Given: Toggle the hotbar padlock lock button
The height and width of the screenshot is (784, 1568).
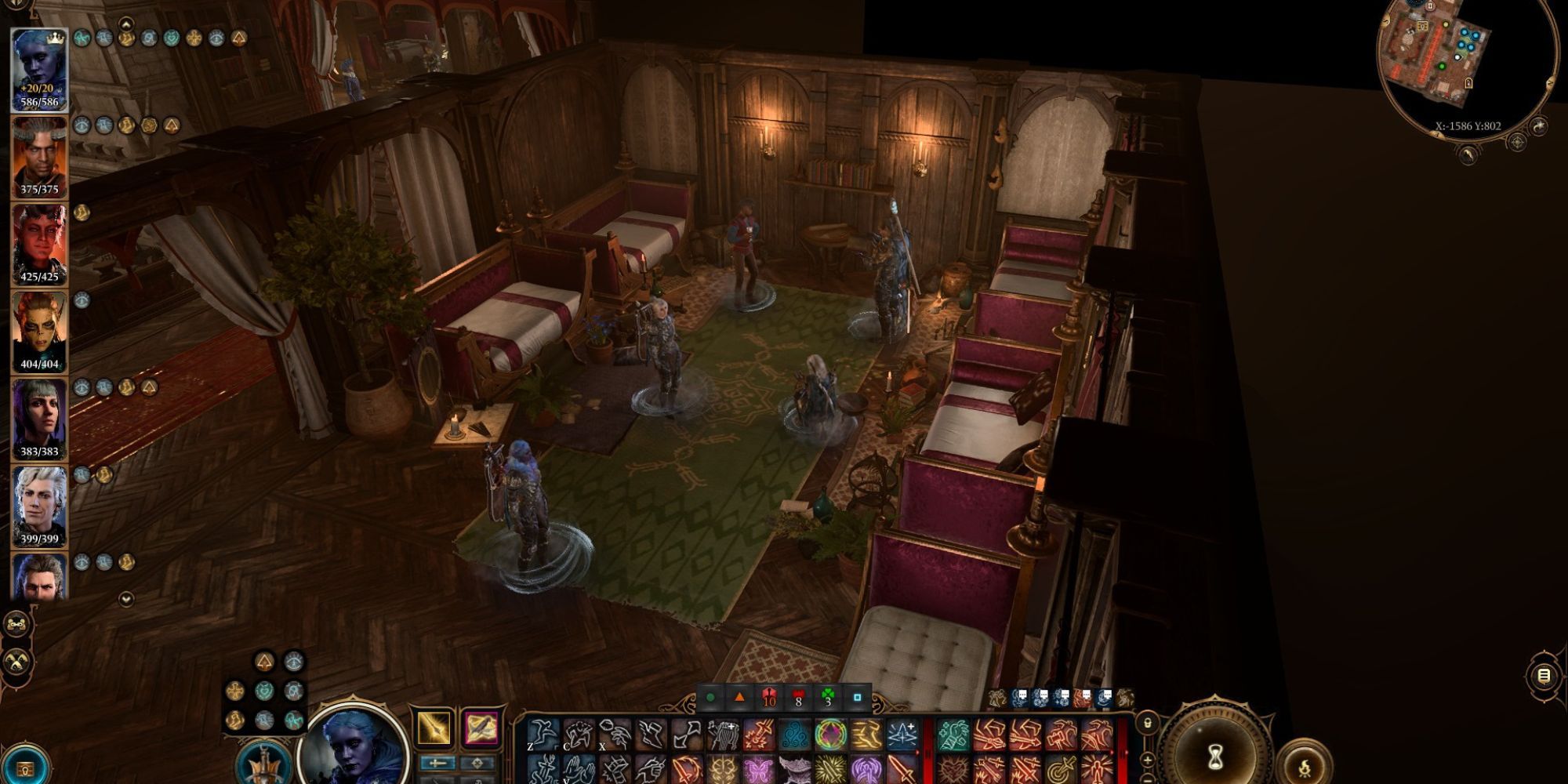Looking at the screenshot, I should (1147, 723).
